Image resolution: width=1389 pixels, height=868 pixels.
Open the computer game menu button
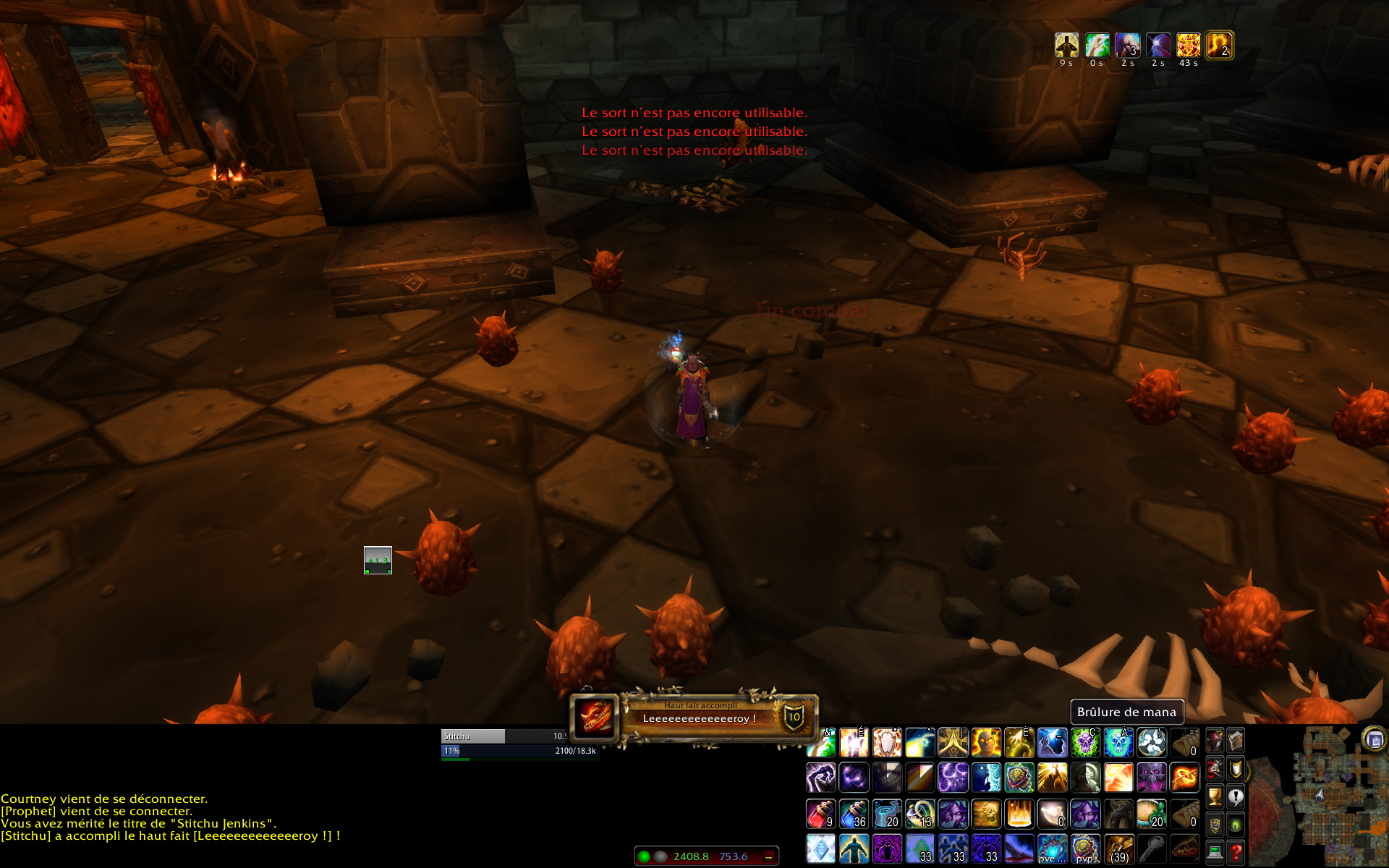coord(1215,852)
